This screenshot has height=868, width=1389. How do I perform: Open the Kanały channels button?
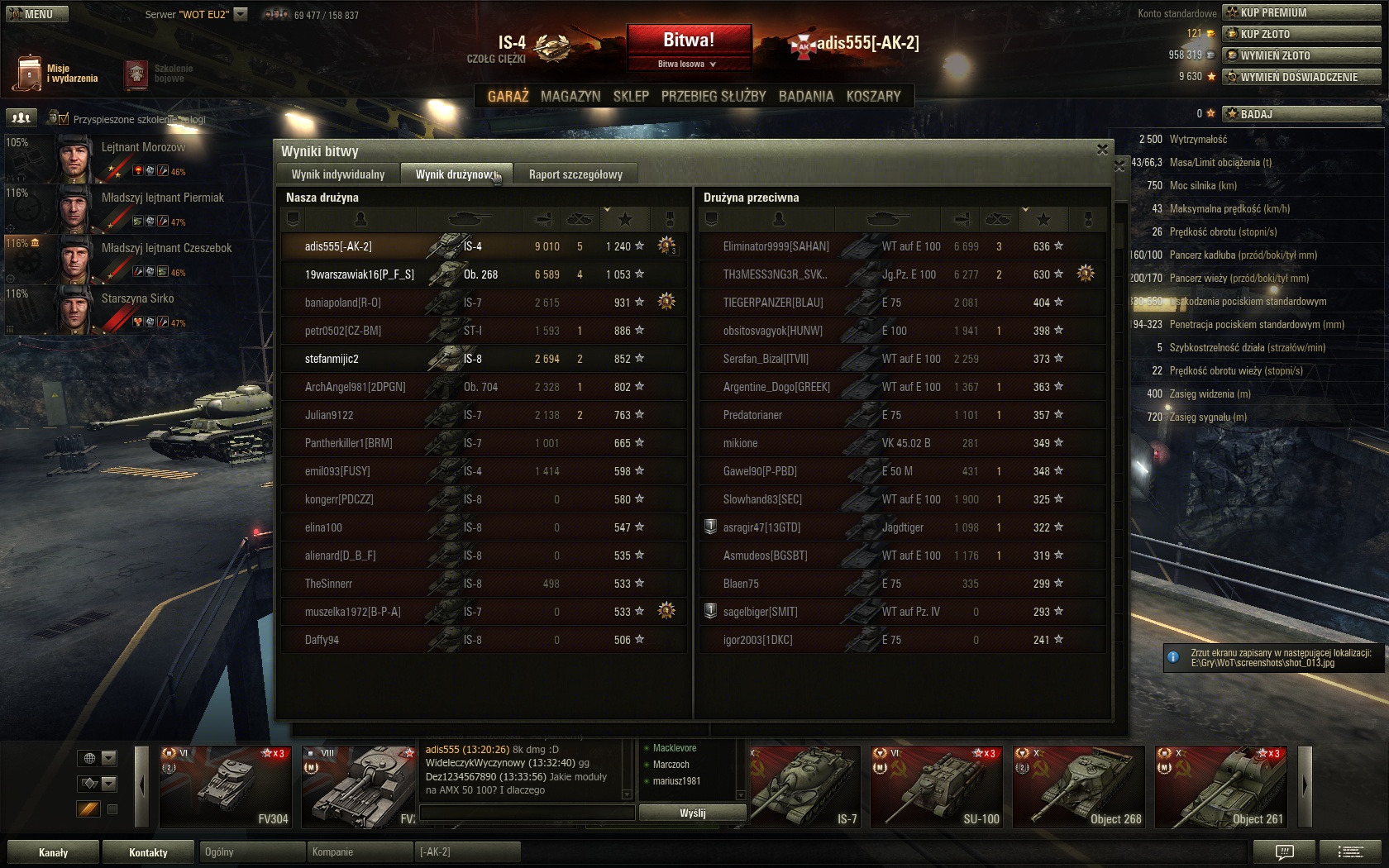pos(53,852)
